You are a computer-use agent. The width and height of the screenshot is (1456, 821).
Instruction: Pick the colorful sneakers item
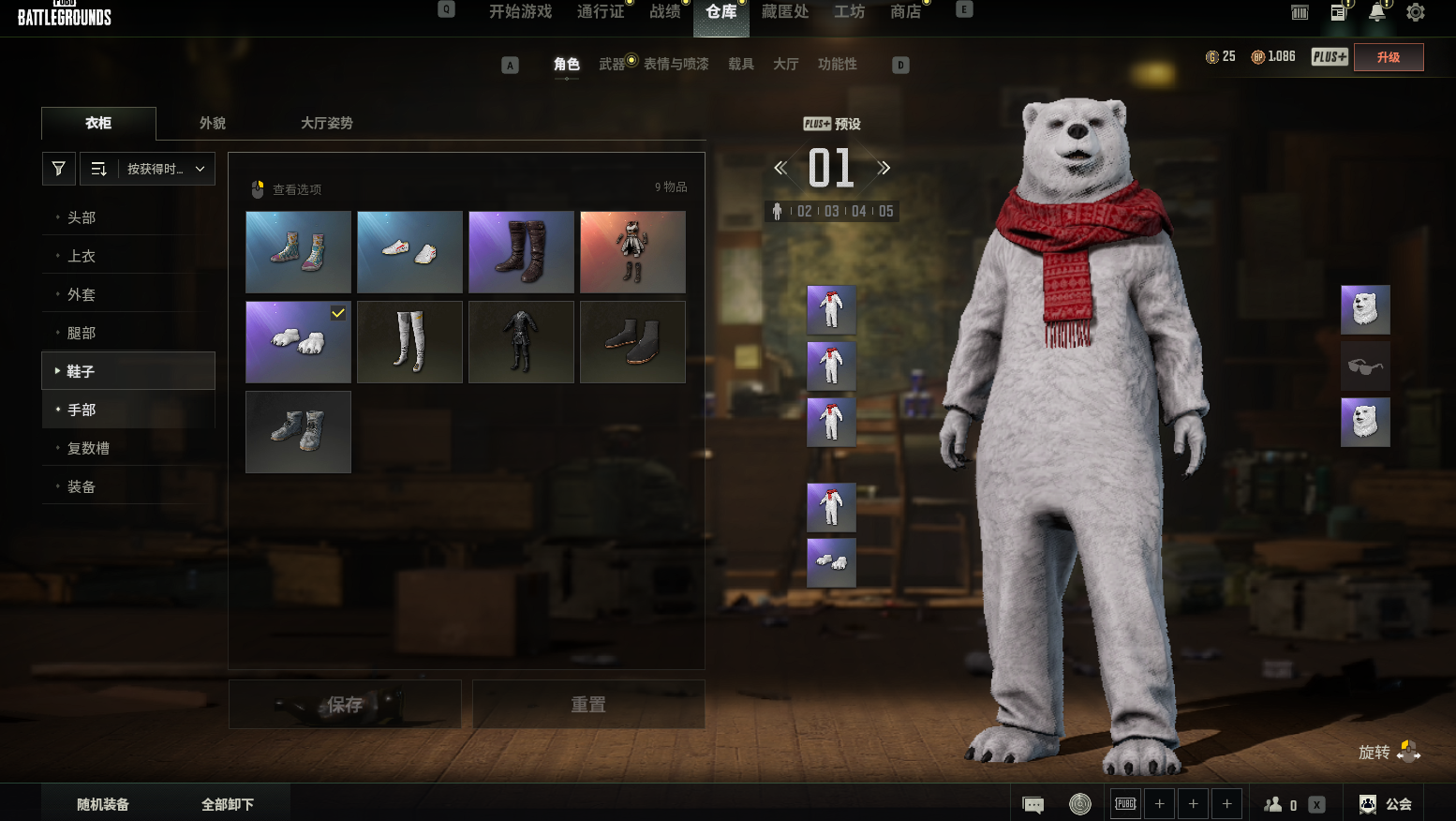[298, 252]
